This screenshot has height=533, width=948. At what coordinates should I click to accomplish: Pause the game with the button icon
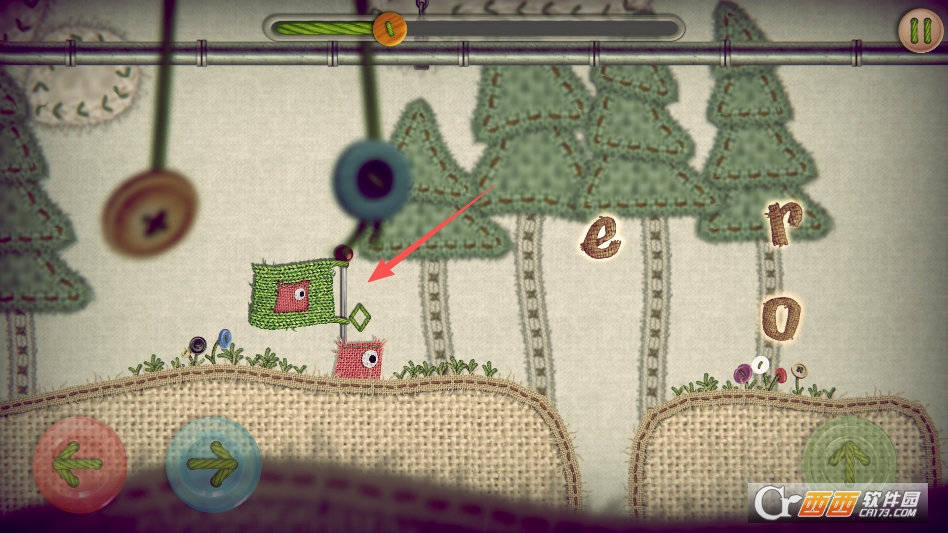point(919,30)
